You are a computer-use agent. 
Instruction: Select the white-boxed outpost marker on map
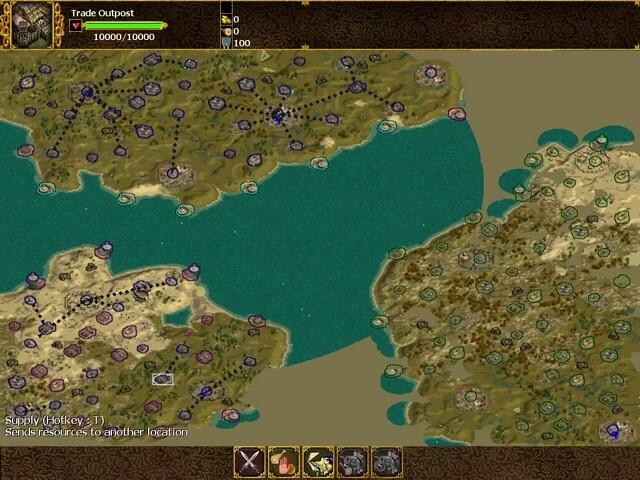162,379
